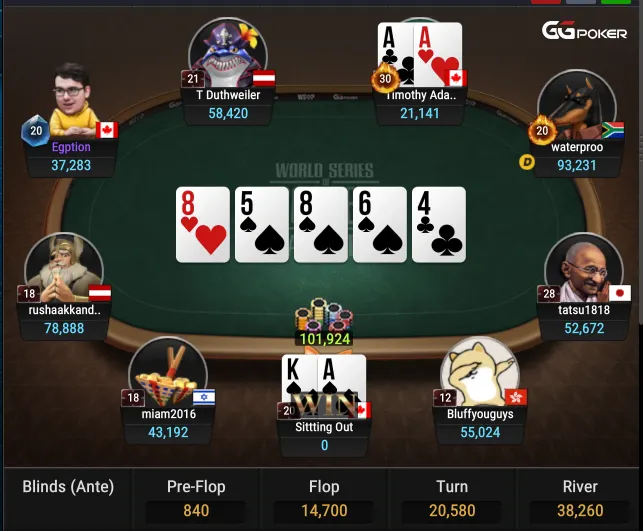
Task: Choose the Blinds (Ante) tab
Action: coord(68,488)
